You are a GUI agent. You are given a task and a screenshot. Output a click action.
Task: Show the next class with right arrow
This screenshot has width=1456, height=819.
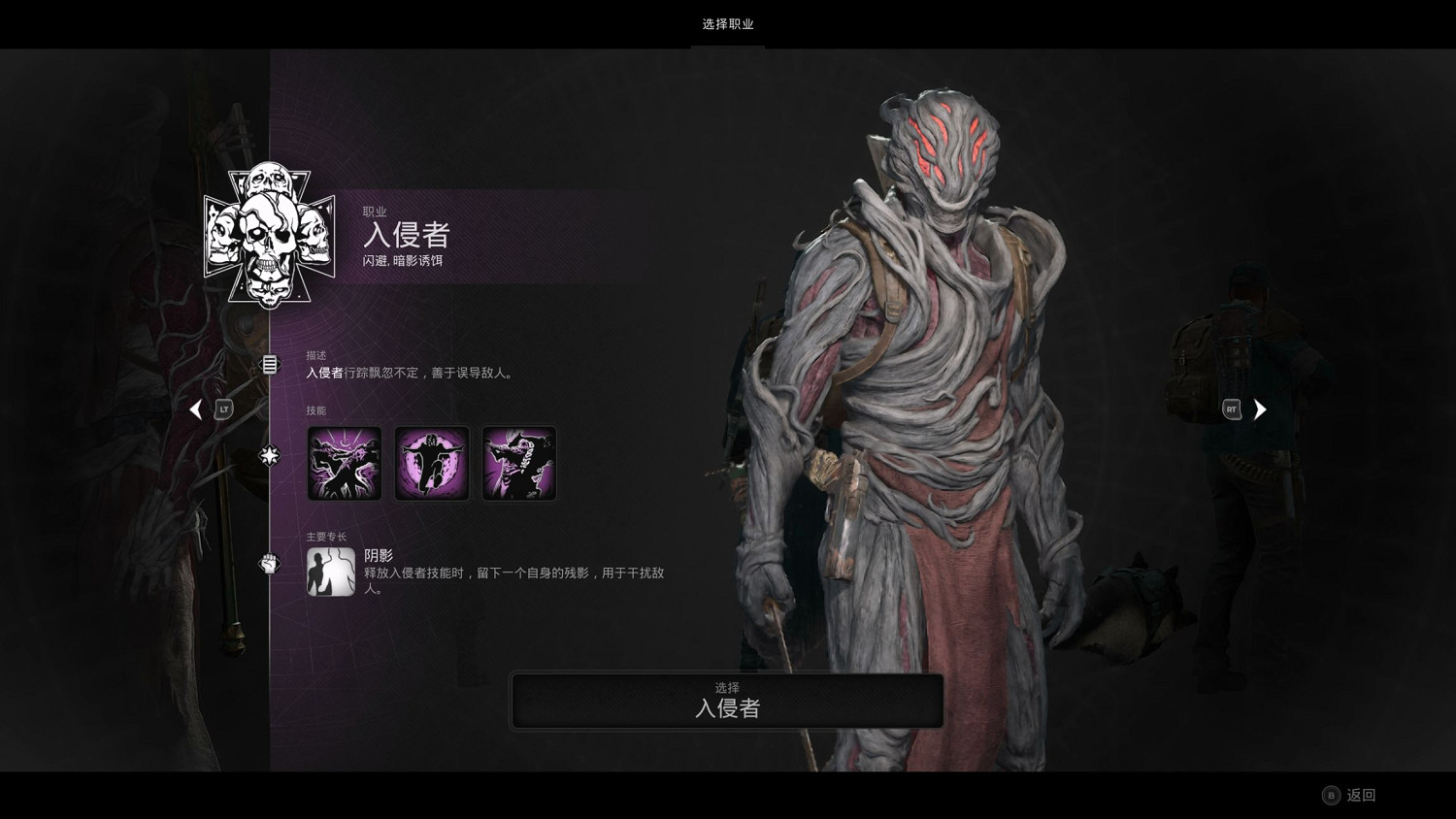click(x=1259, y=409)
